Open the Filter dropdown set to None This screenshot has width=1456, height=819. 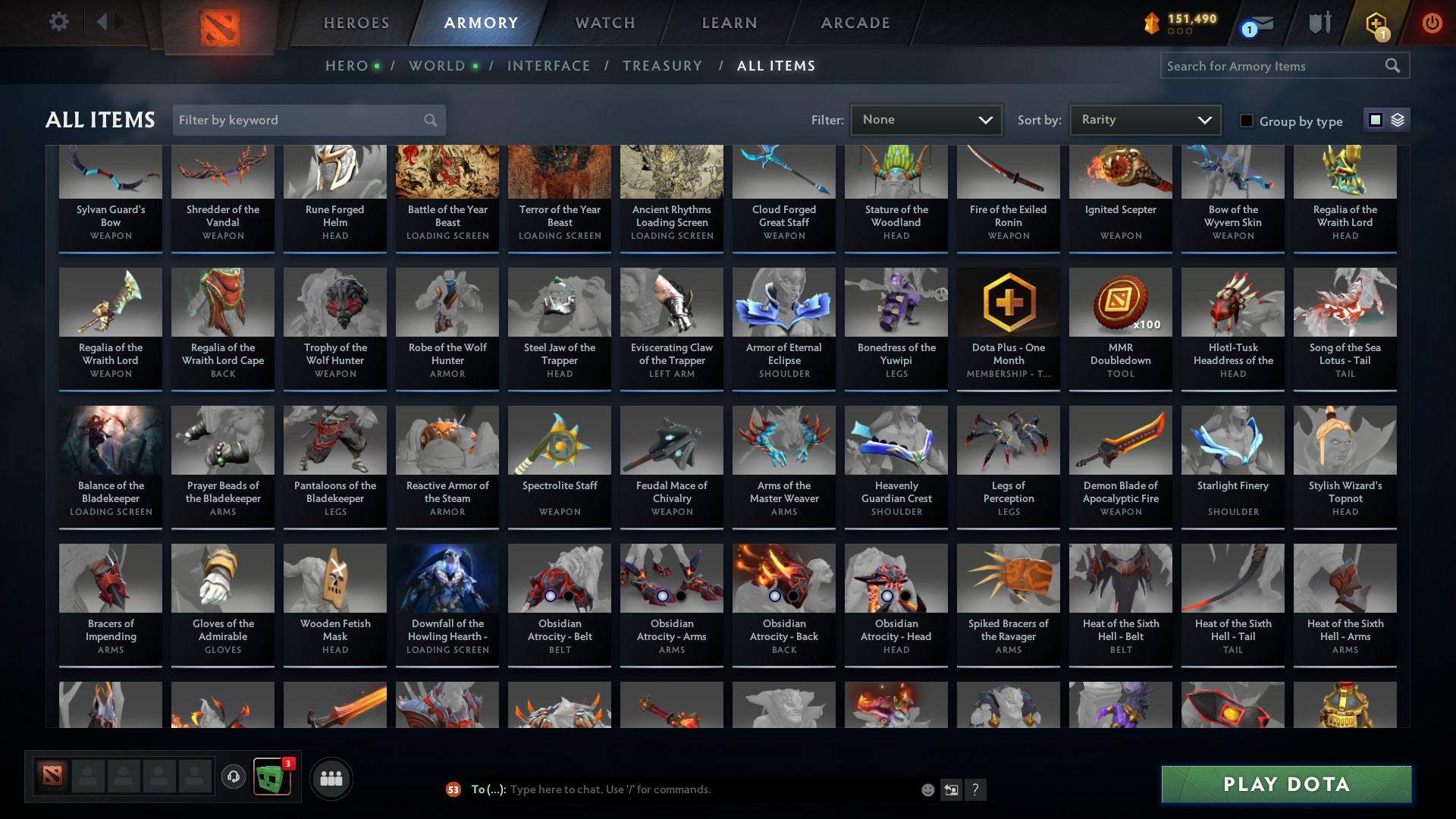(x=925, y=119)
